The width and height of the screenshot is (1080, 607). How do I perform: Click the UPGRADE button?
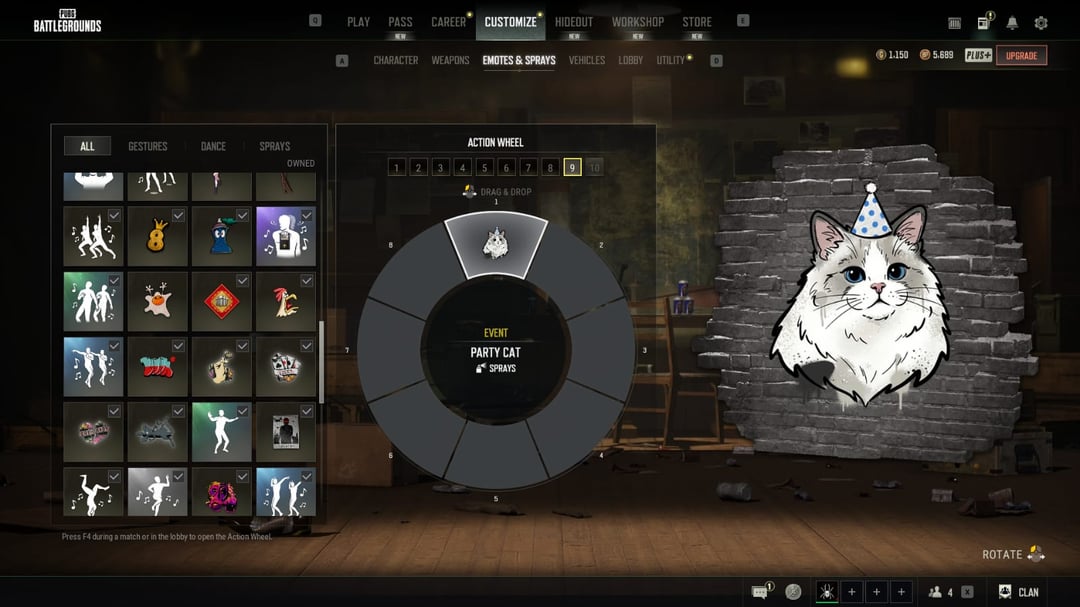click(1021, 56)
